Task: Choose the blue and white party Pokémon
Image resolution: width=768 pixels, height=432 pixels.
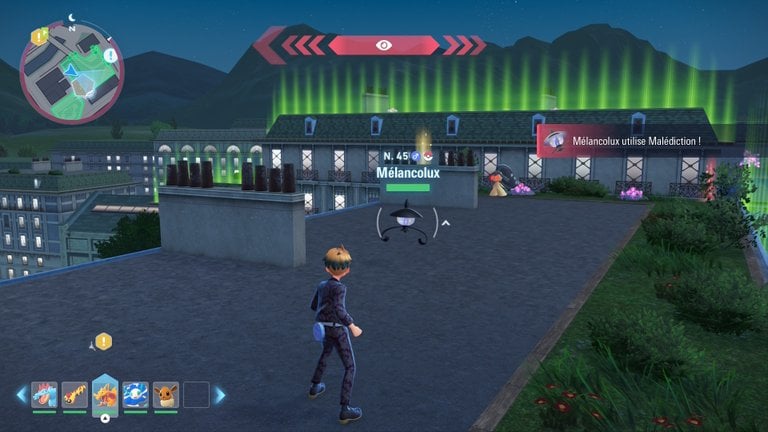Action: pos(136,394)
